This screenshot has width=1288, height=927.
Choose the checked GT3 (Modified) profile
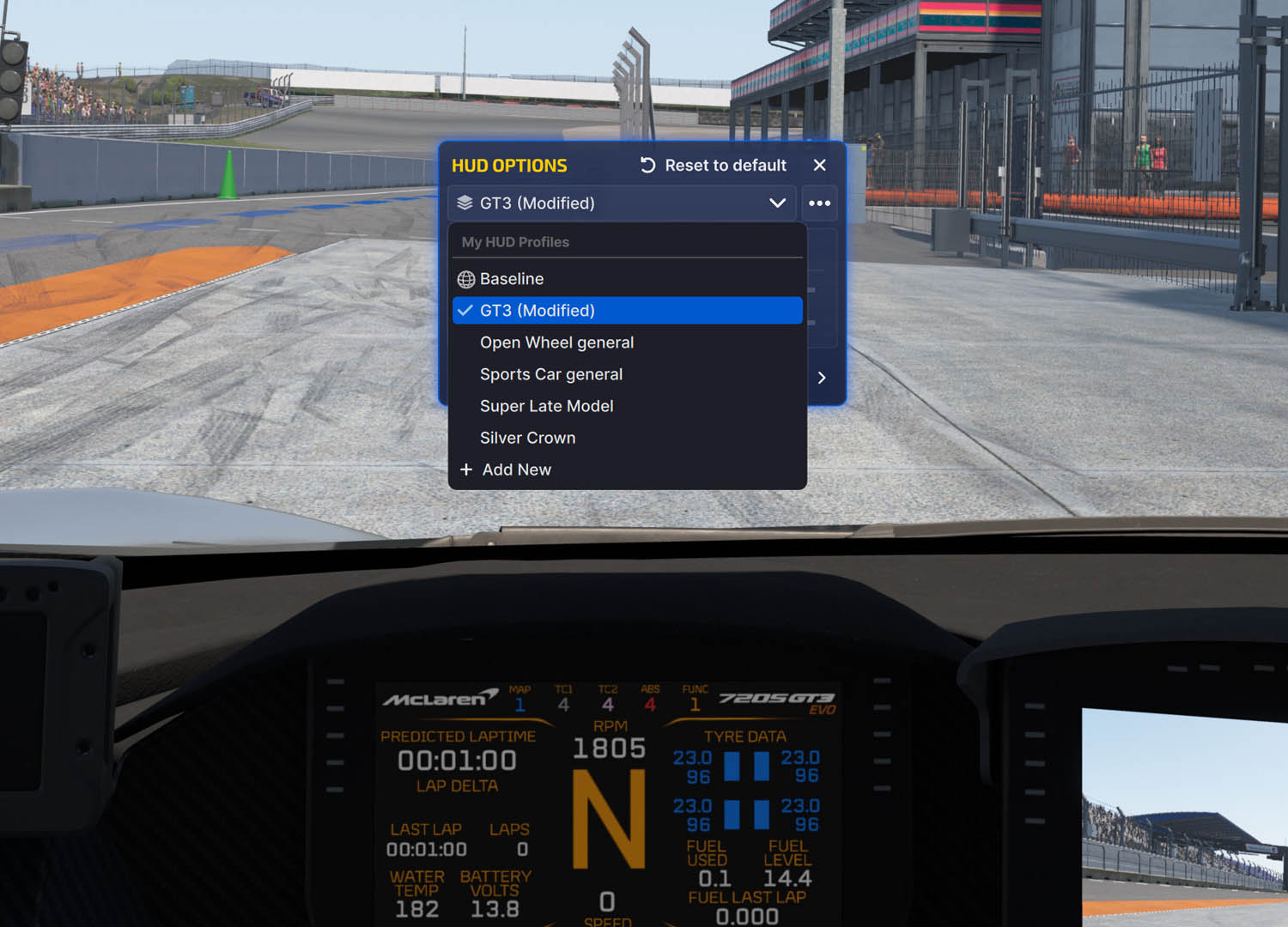click(x=538, y=311)
